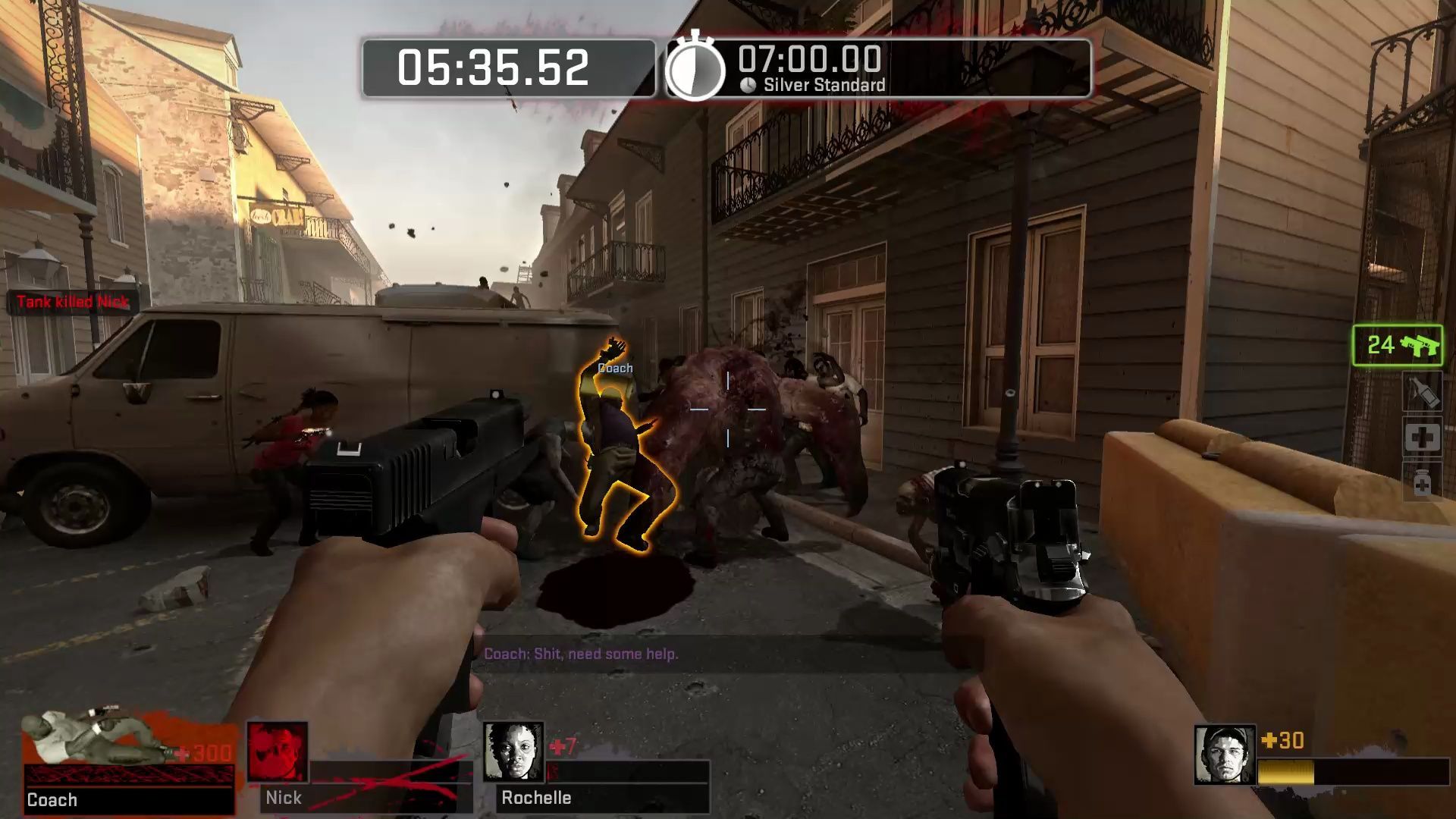Click the player's own character portrait
This screenshot has height=819, width=1456.
pyautogui.click(x=1224, y=754)
